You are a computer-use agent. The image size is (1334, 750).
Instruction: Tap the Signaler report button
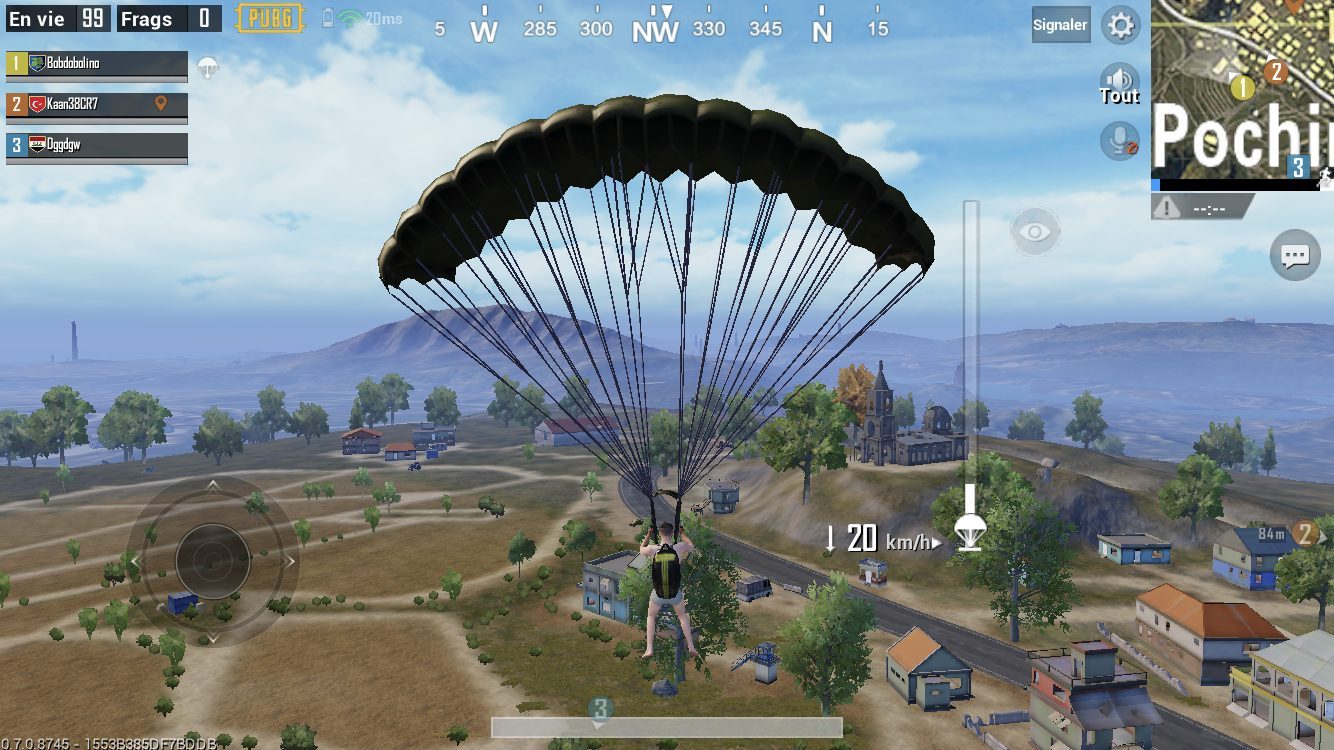pyautogui.click(x=1060, y=25)
